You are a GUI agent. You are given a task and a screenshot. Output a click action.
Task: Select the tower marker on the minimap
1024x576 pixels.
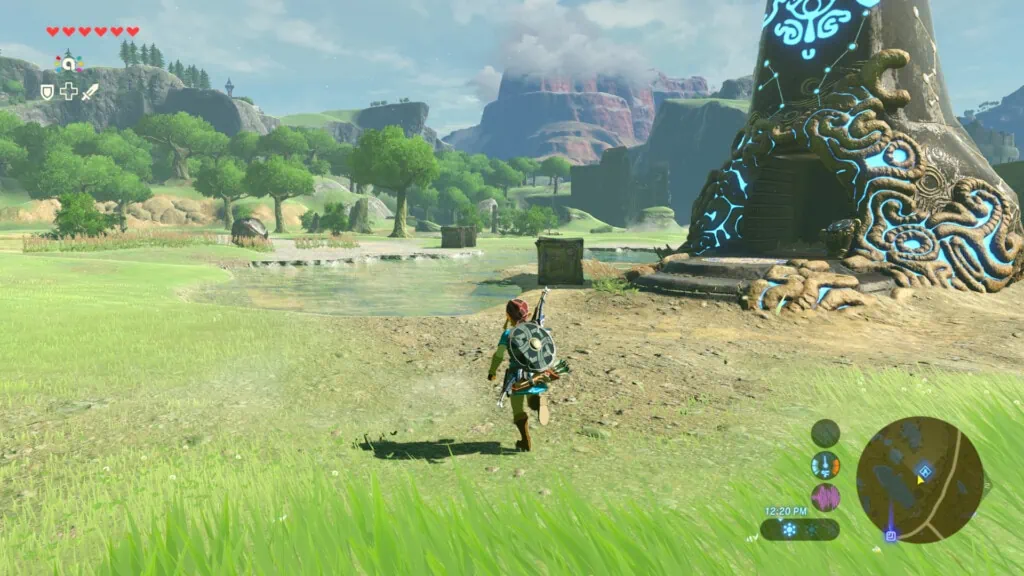[x=925, y=470]
